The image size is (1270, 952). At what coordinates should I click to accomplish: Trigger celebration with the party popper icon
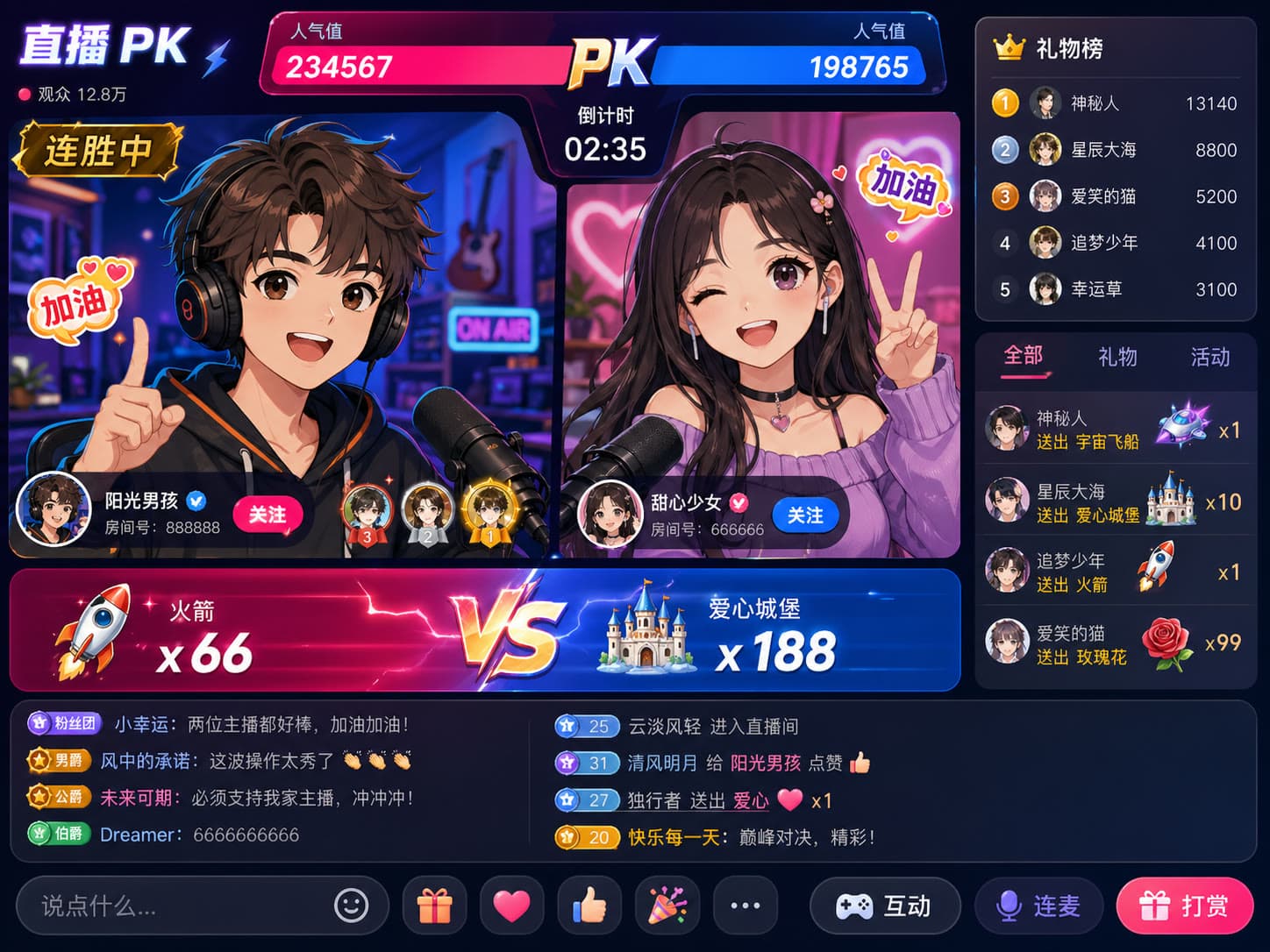click(667, 906)
